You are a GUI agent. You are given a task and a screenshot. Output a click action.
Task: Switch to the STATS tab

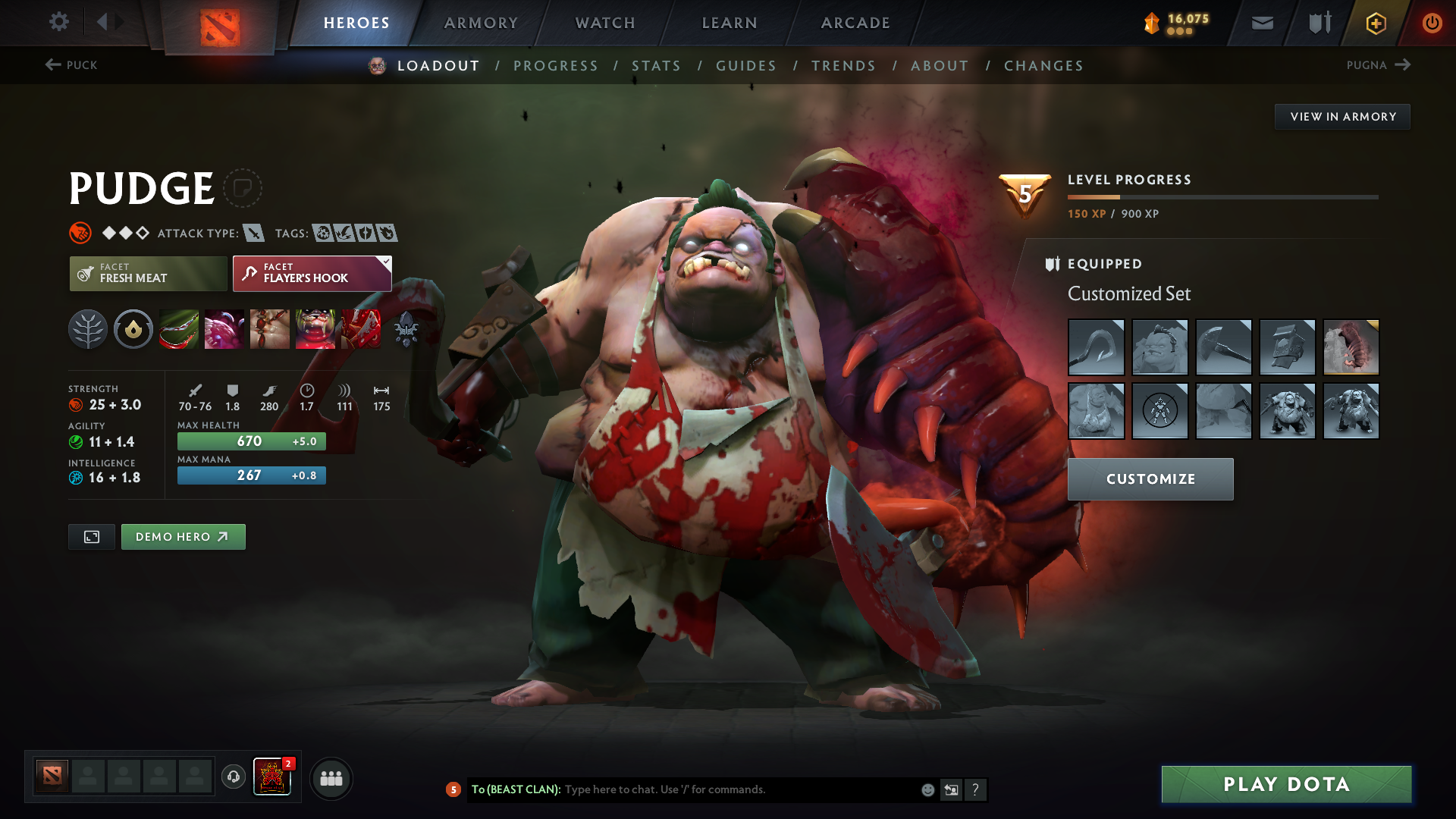tap(657, 66)
